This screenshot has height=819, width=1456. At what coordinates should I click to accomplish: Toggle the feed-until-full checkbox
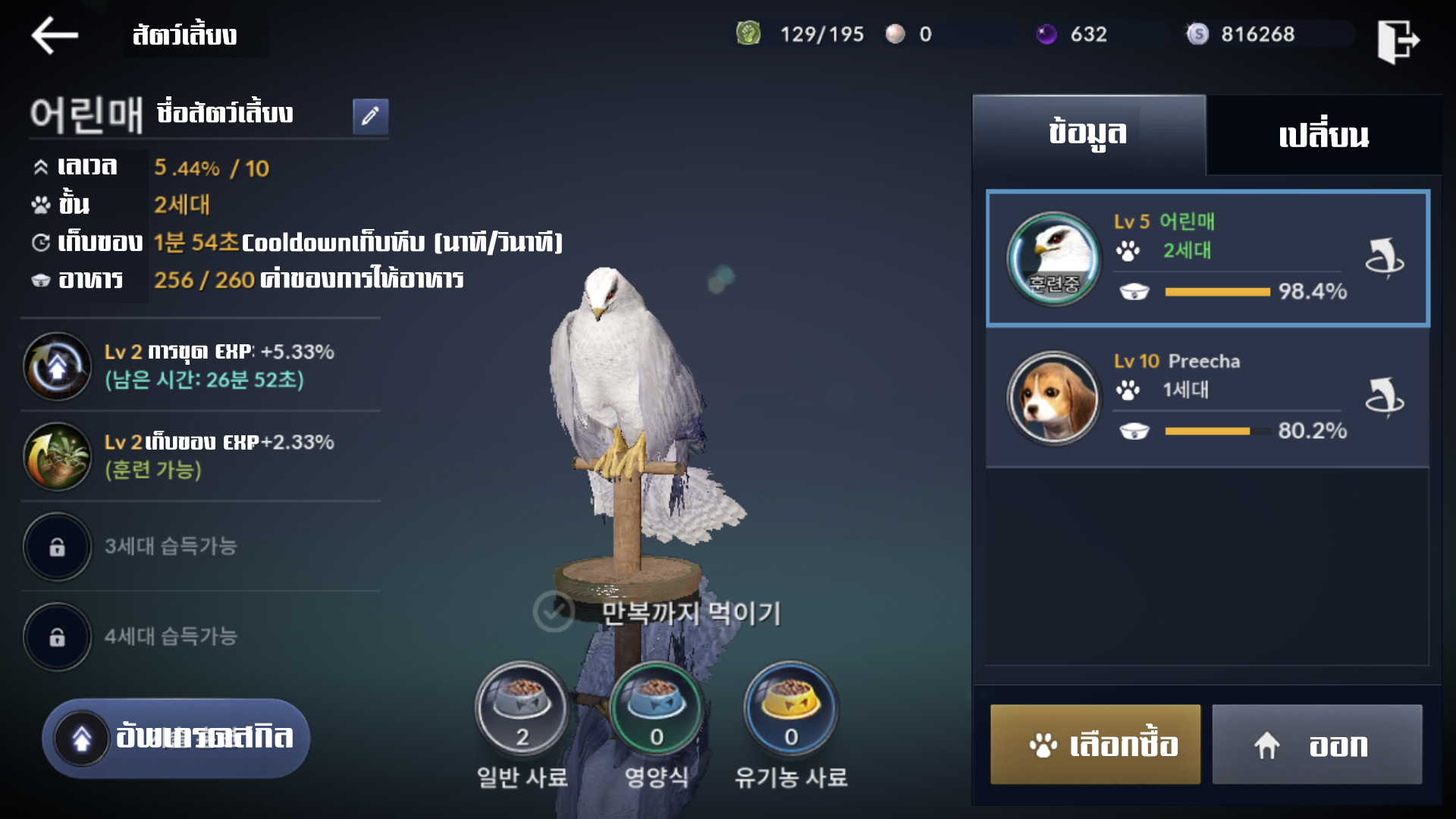pyautogui.click(x=554, y=611)
